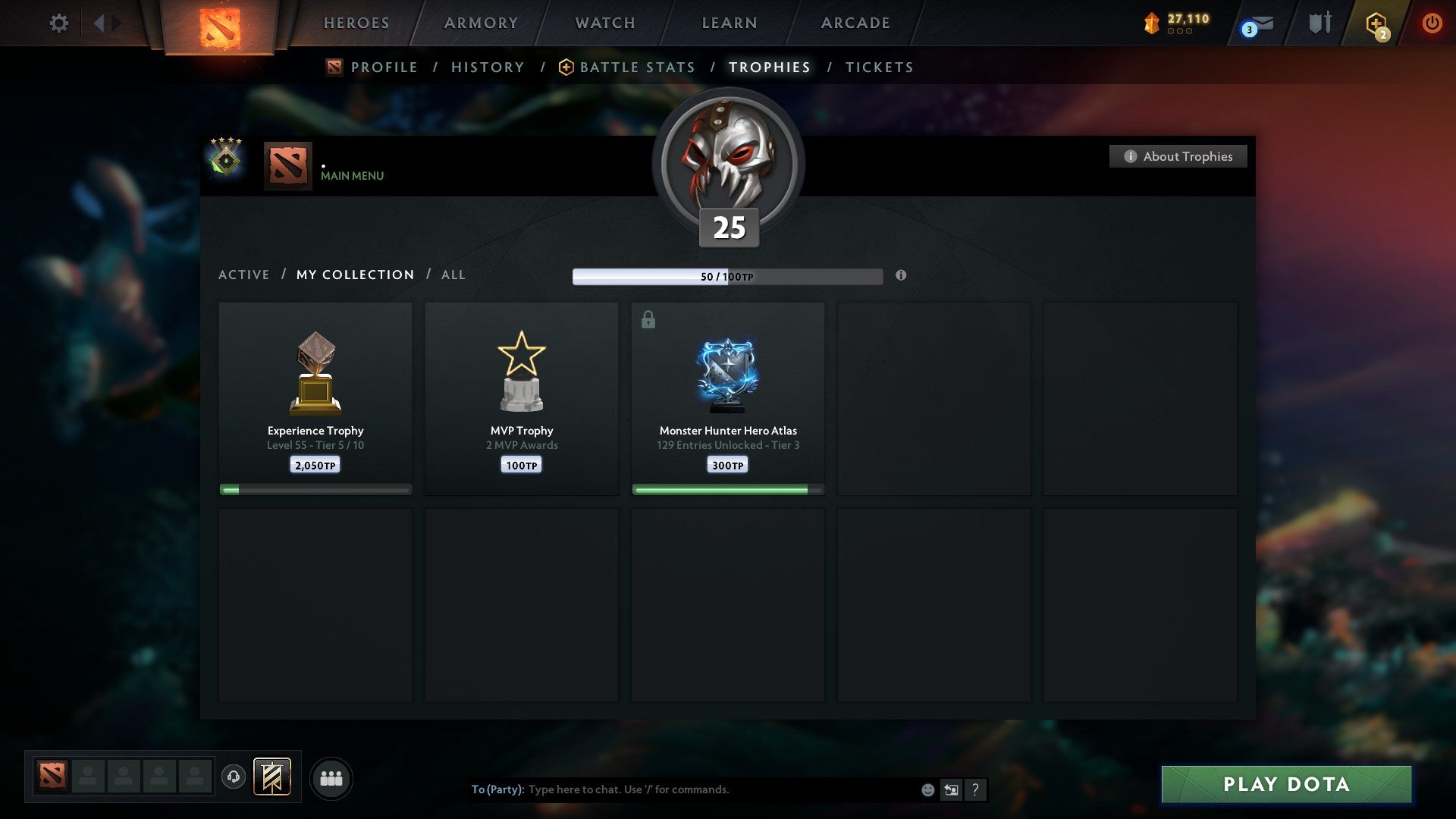
Task: Click the smiley emoticon icon in chat
Action: pyautogui.click(x=927, y=789)
